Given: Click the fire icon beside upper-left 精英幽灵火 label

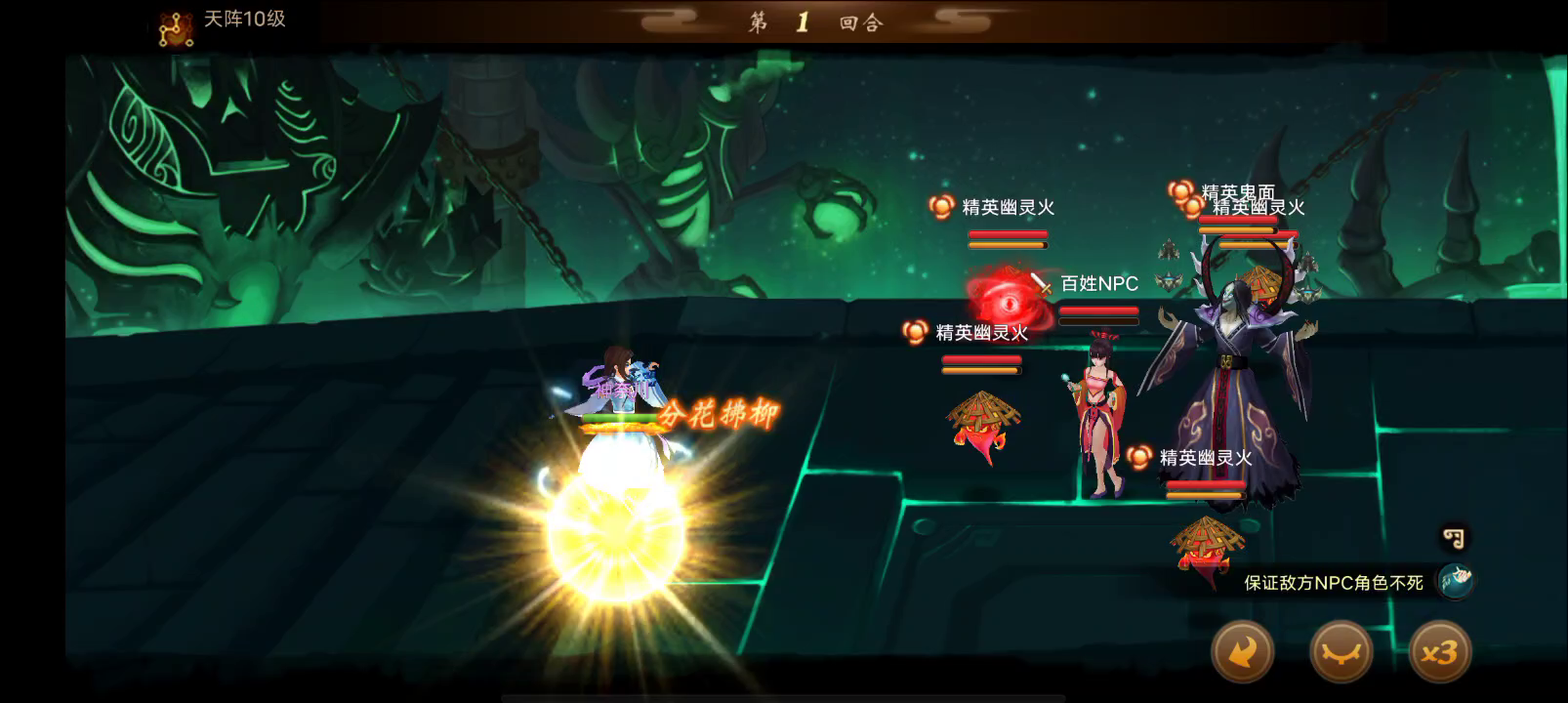Looking at the screenshot, I should [941, 206].
